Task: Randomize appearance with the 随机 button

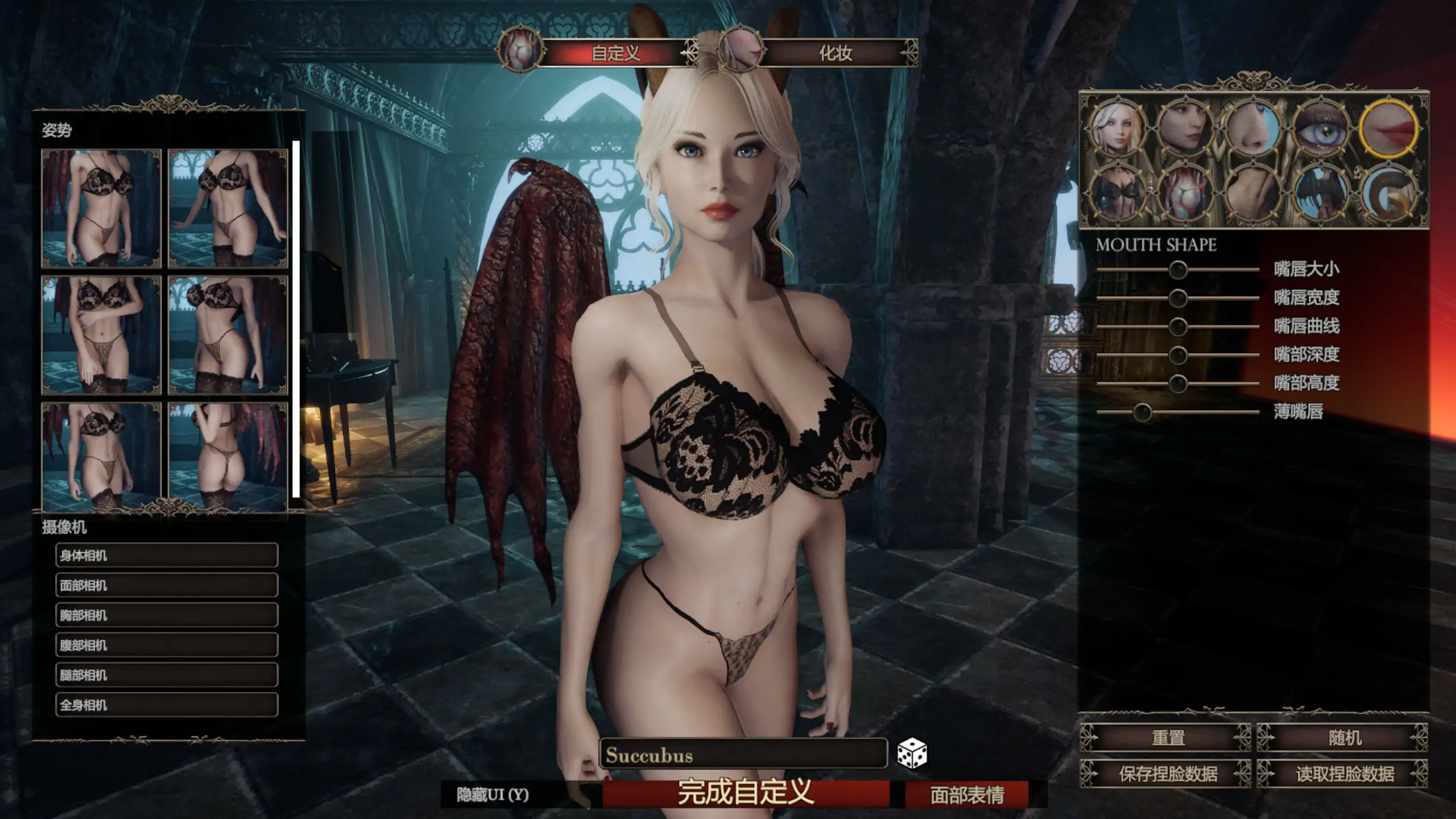Action: (x=1345, y=738)
